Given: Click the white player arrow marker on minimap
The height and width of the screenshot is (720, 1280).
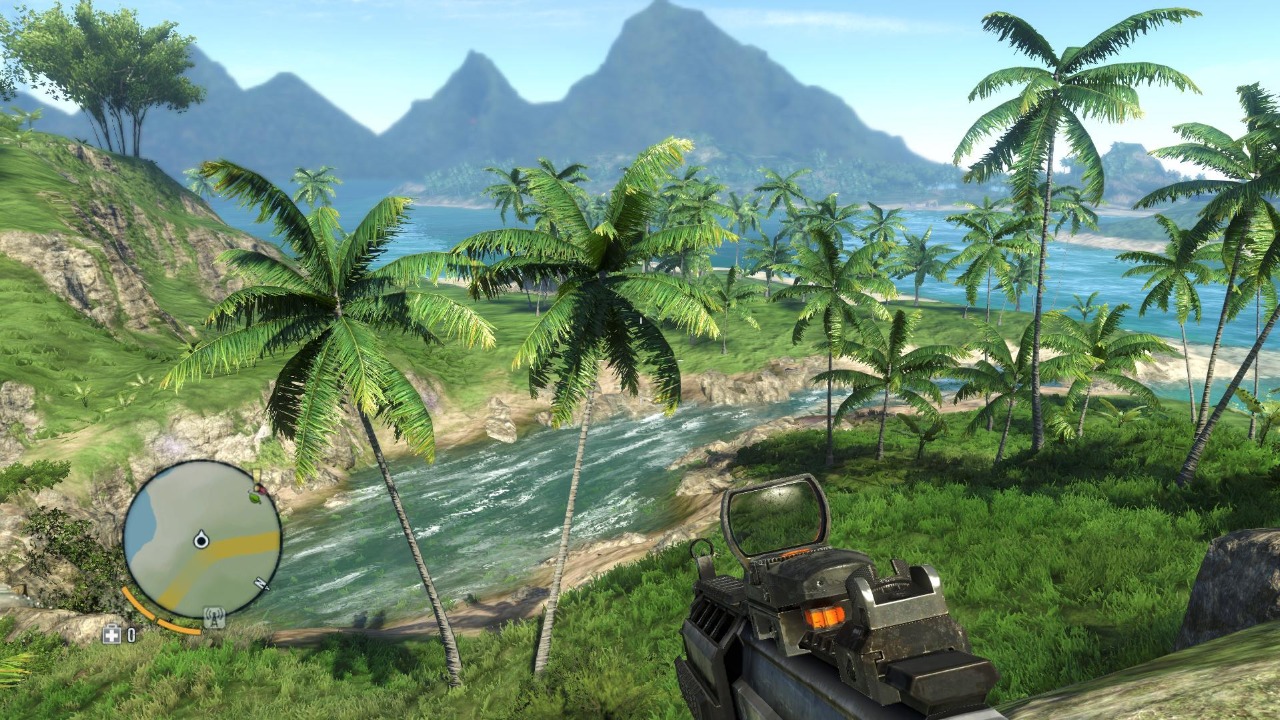Looking at the screenshot, I should coord(202,539).
